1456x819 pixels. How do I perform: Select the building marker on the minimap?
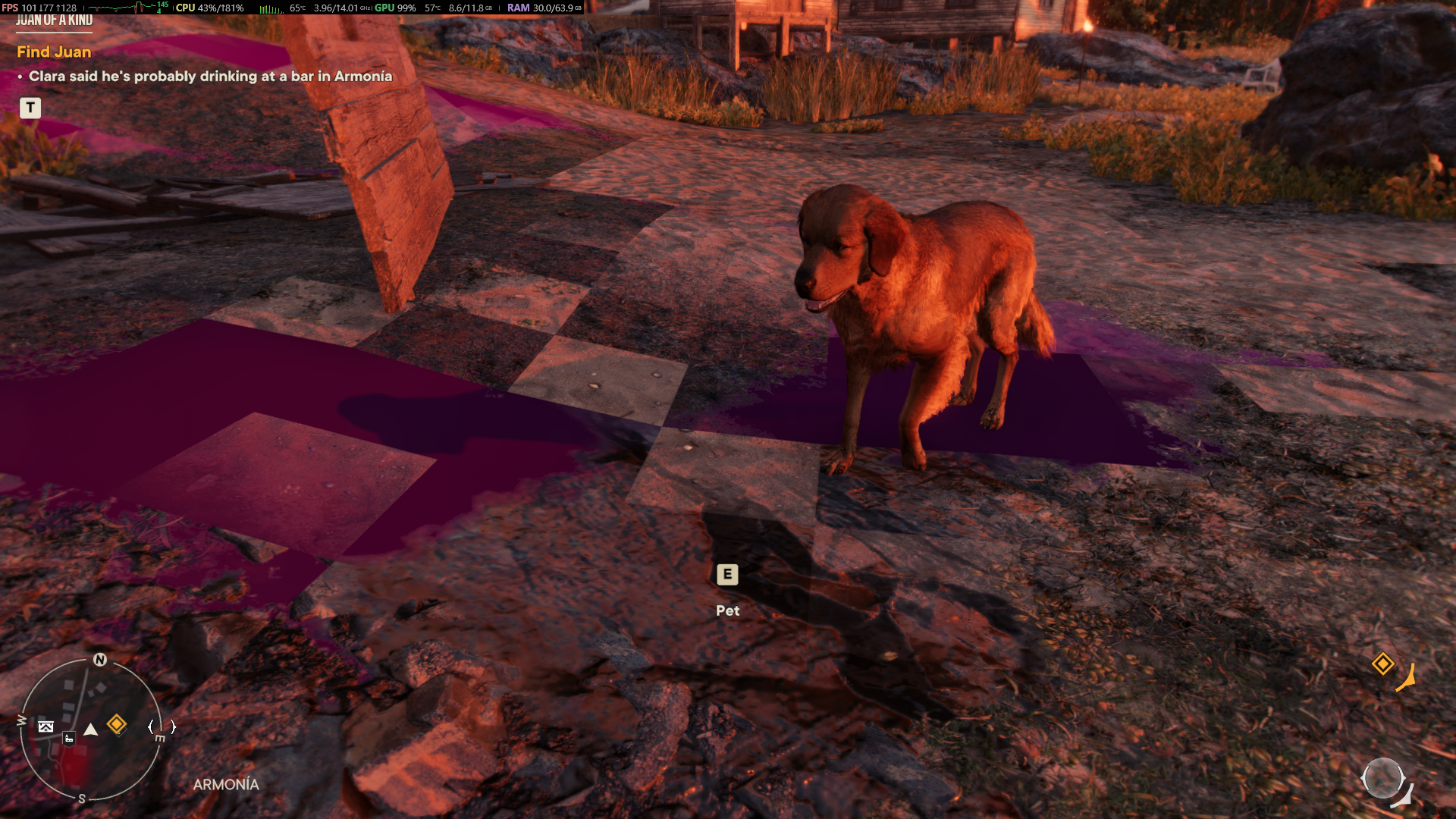[69, 739]
